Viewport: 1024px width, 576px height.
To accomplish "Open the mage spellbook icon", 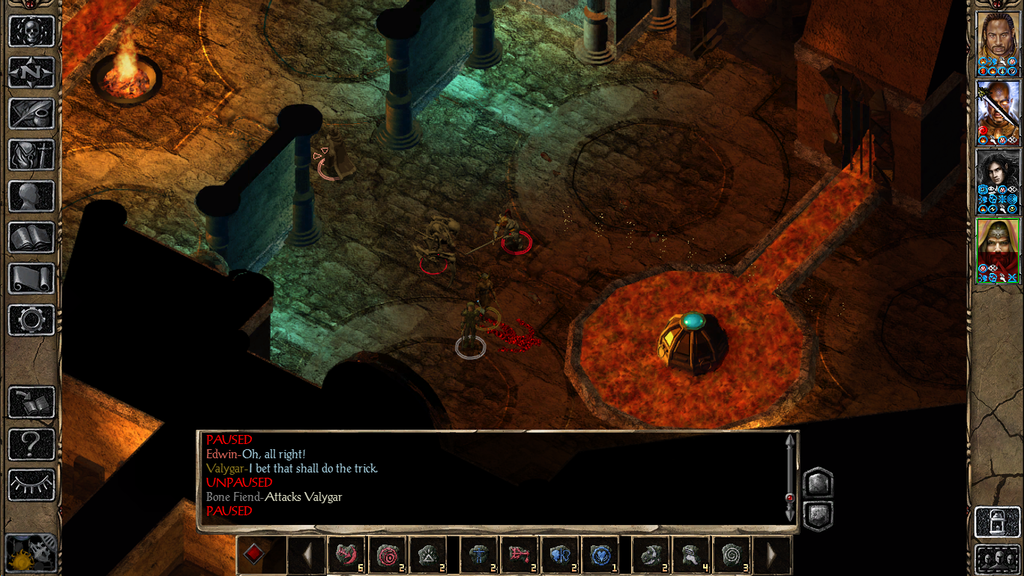I will tap(31, 237).
